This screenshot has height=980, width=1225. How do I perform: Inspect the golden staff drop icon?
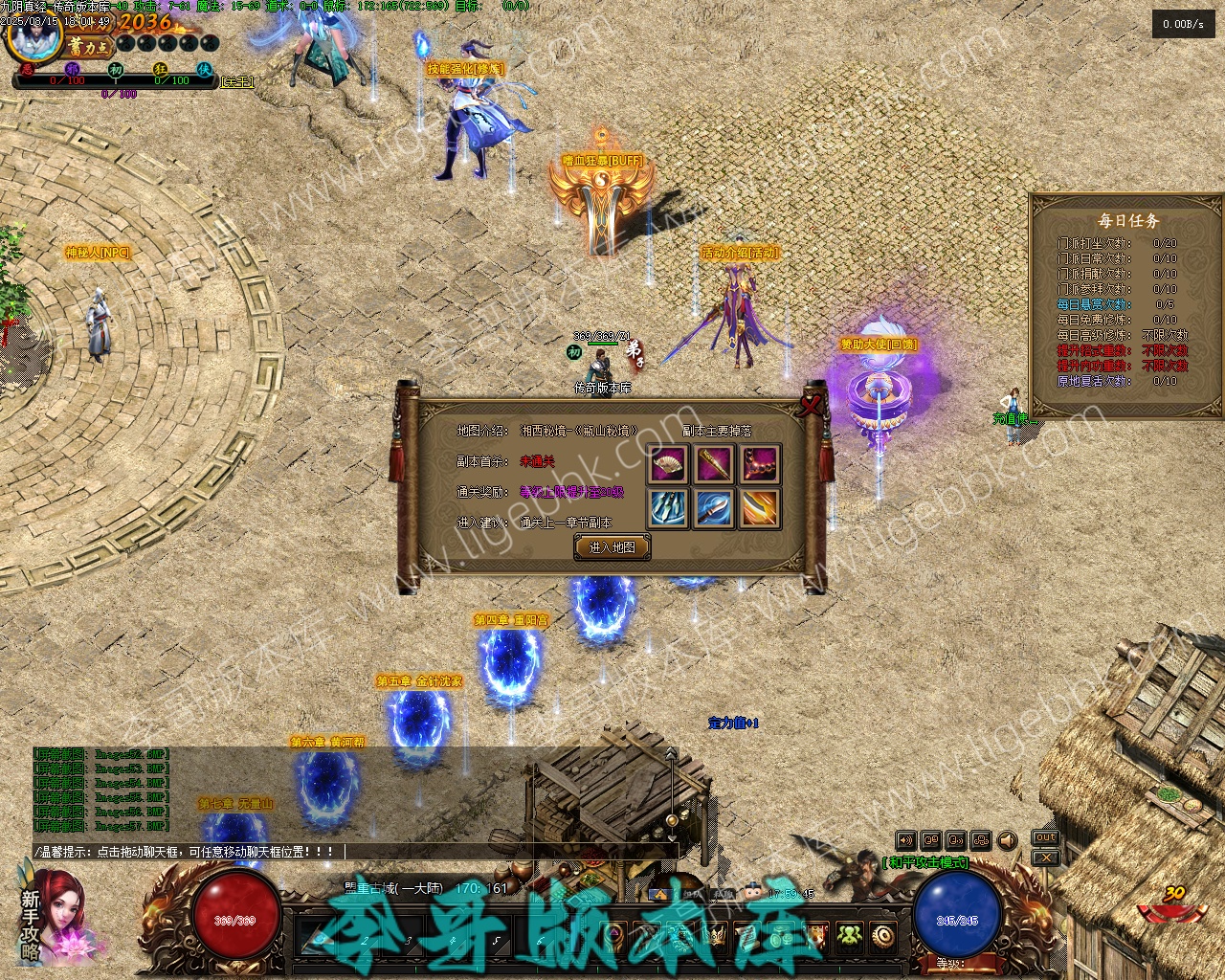click(x=714, y=464)
